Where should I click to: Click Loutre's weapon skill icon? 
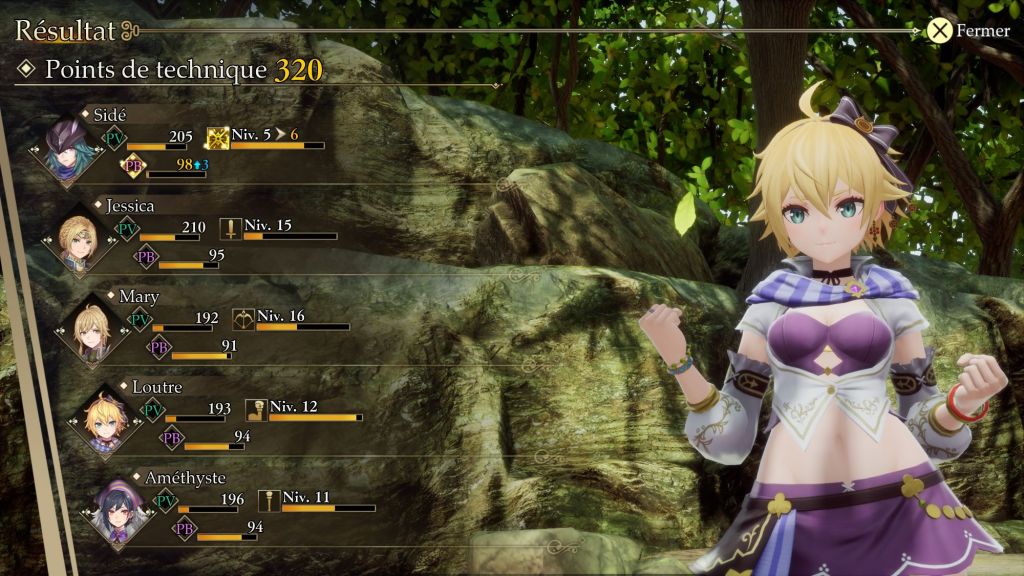pyautogui.click(x=256, y=410)
